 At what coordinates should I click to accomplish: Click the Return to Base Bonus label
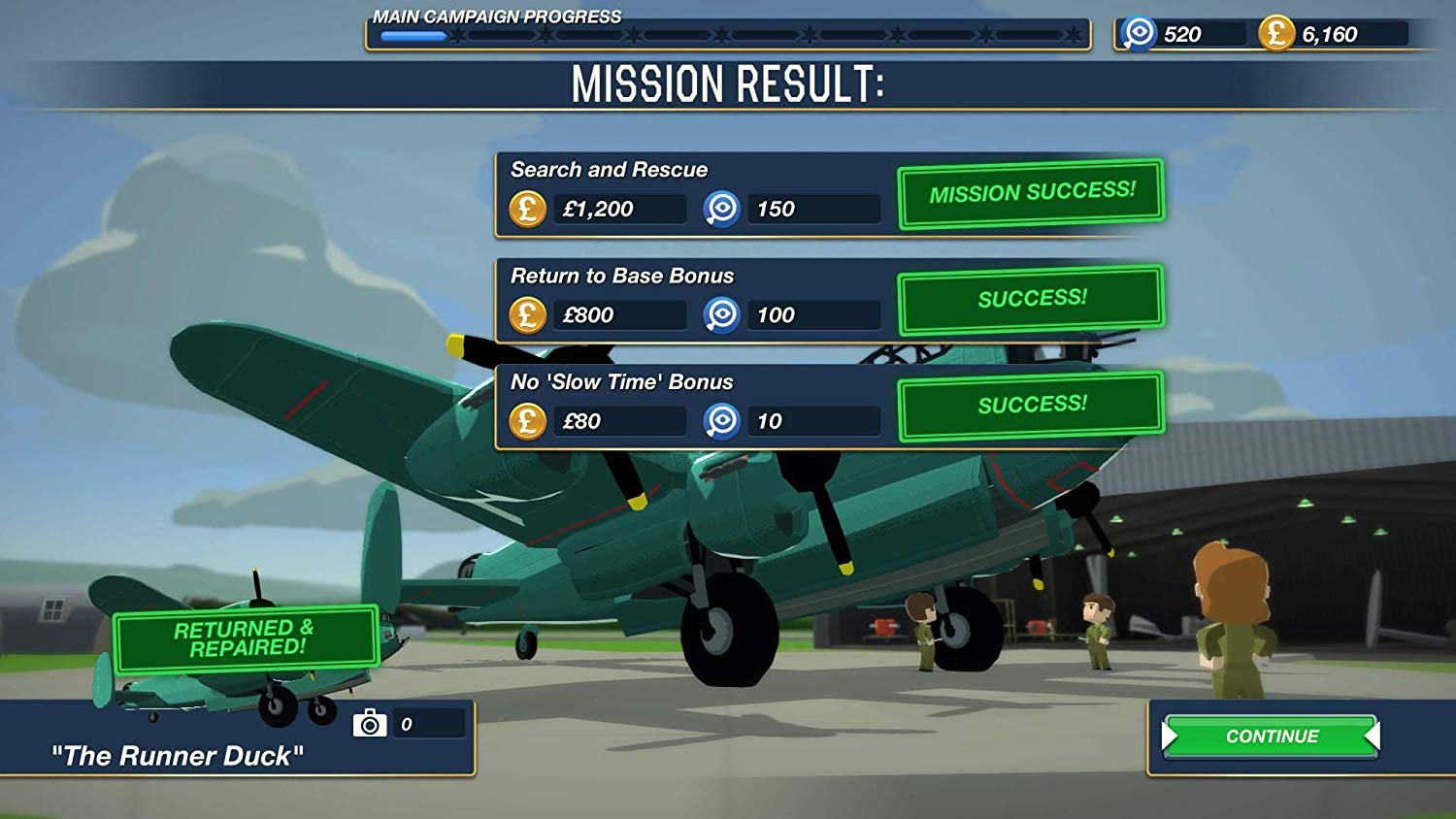[x=621, y=276]
